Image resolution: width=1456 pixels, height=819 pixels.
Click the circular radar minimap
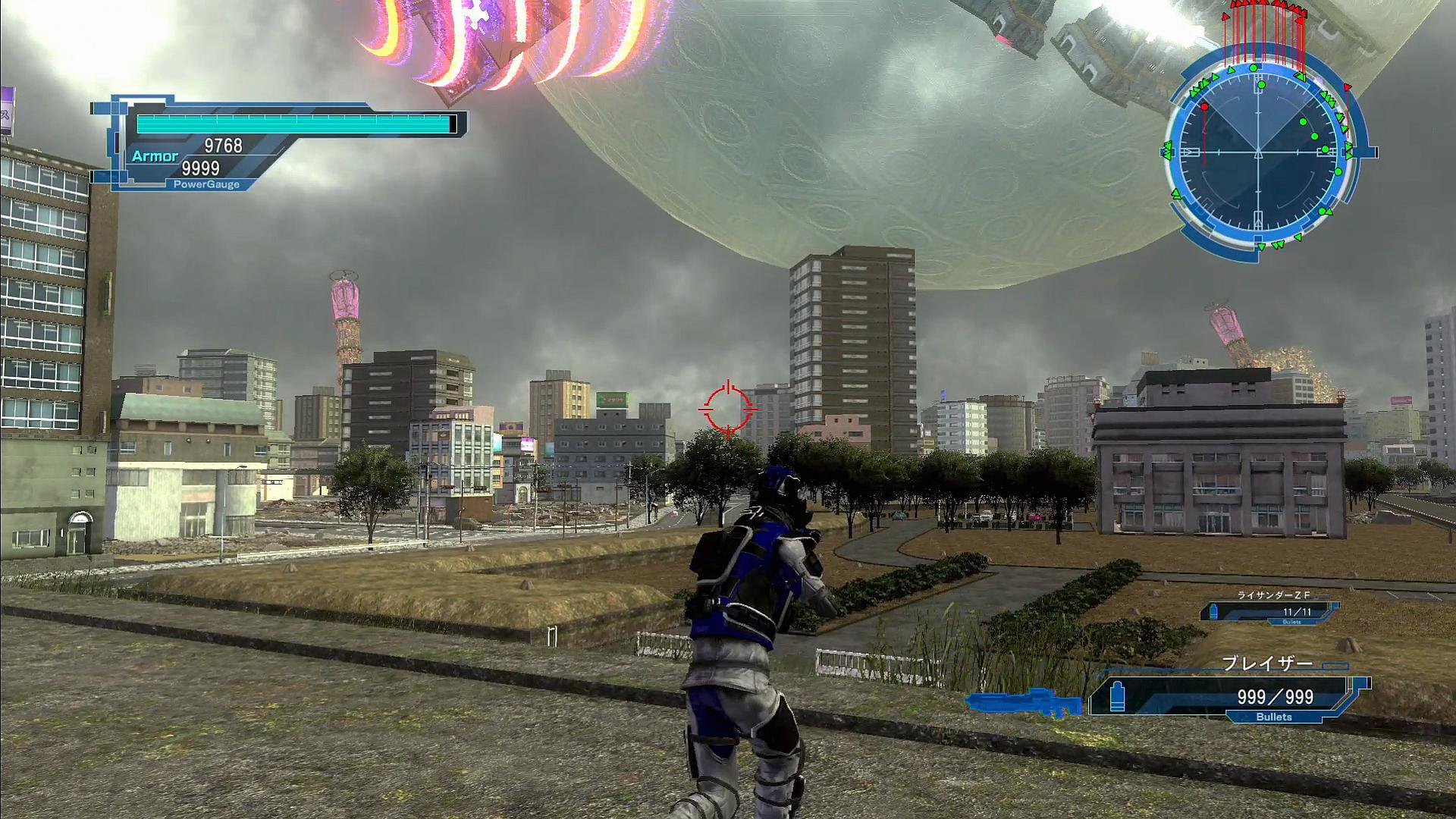click(1259, 152)
